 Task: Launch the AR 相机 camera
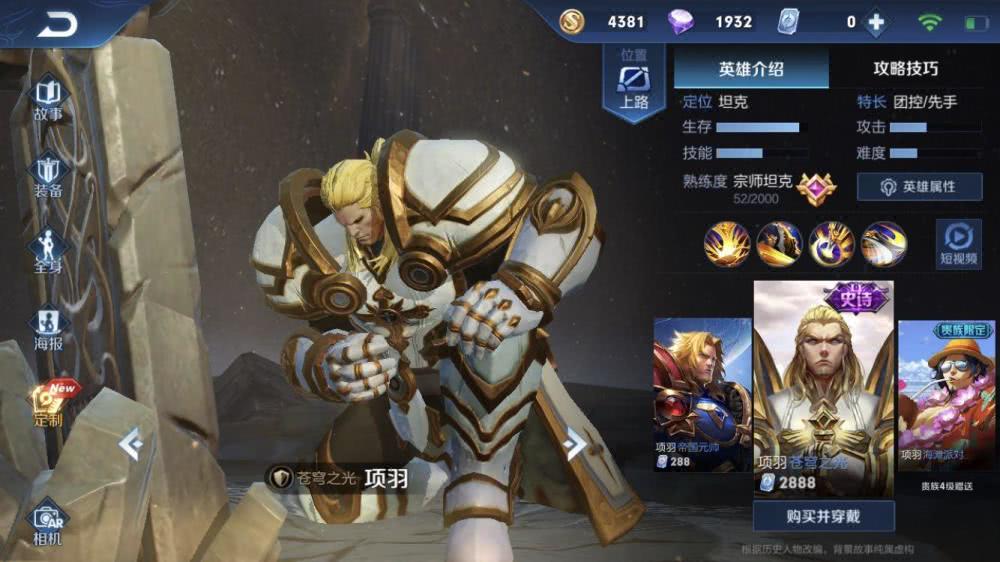(47, 524)
